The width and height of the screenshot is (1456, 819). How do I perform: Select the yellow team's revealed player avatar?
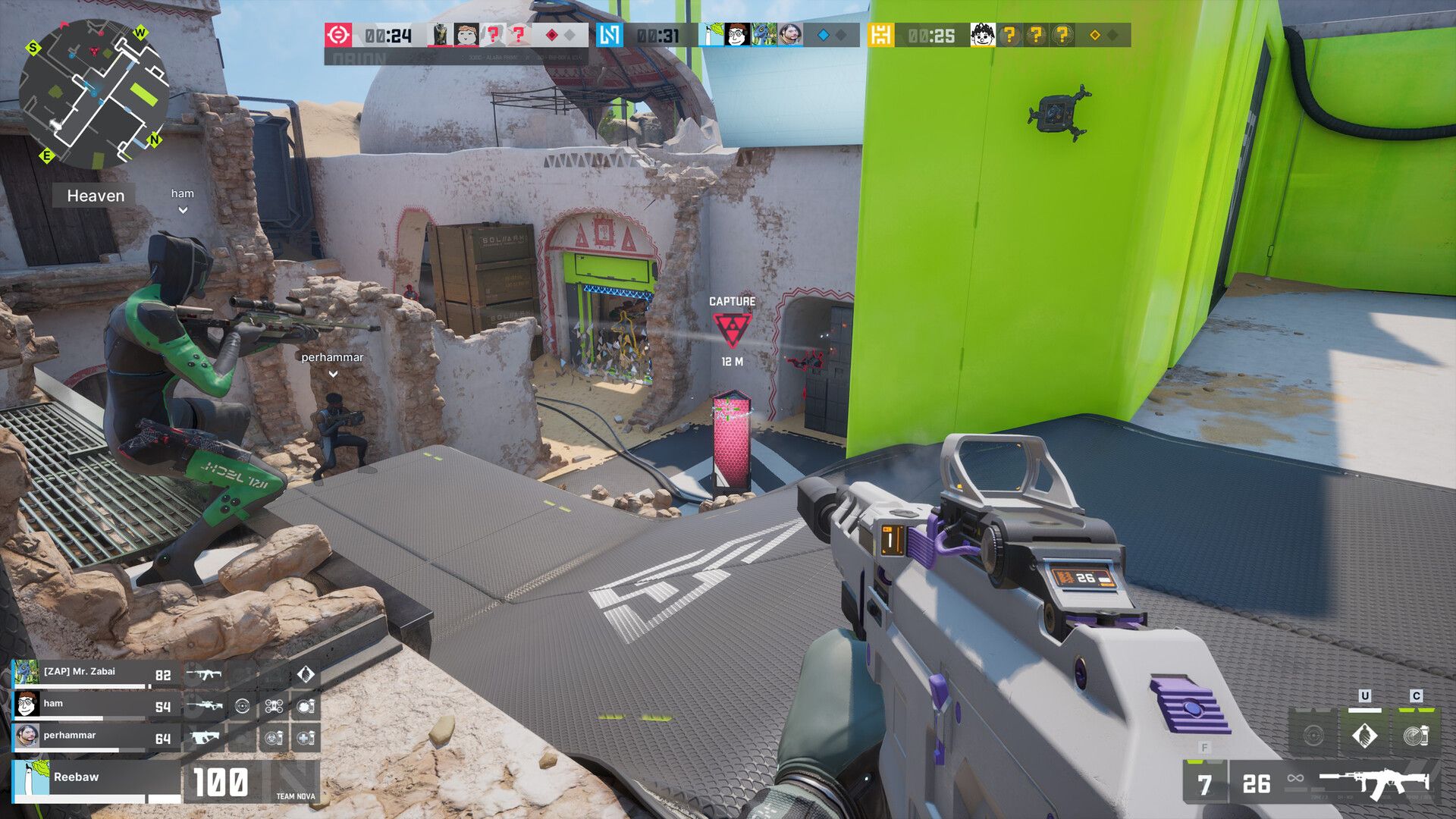point(982,35)
